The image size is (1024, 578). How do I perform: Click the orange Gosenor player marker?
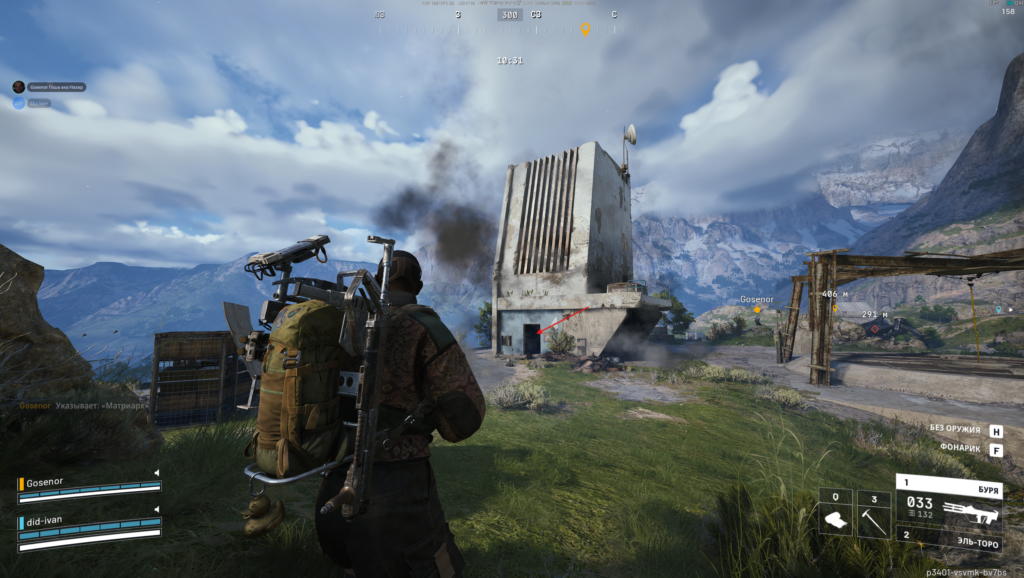[757, 310]
